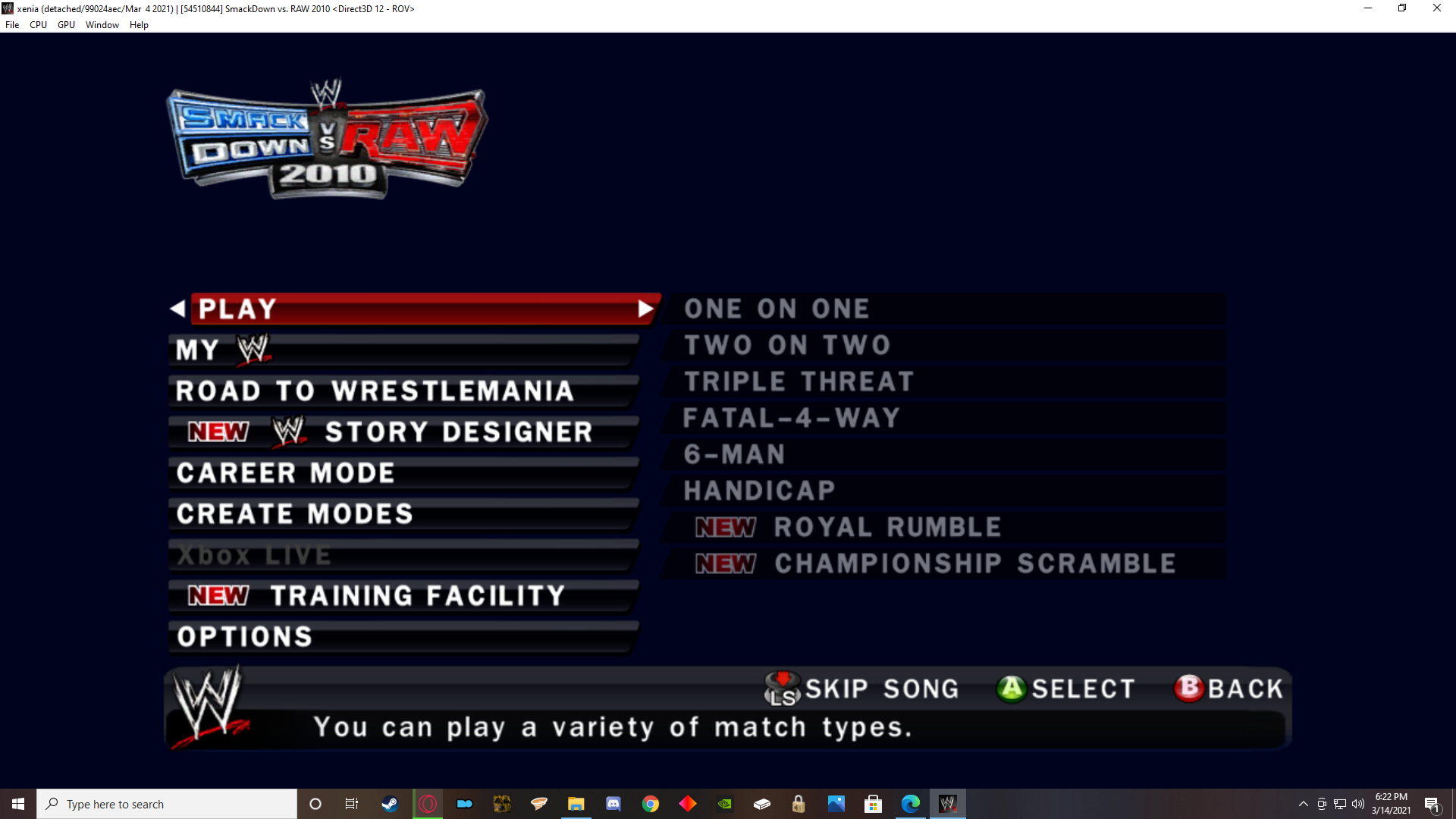This screenshot has width=1456, height=819.
Task: Click the left arrow on the PLAY bar
Action: pyautogui.click(x=177, y=309)
